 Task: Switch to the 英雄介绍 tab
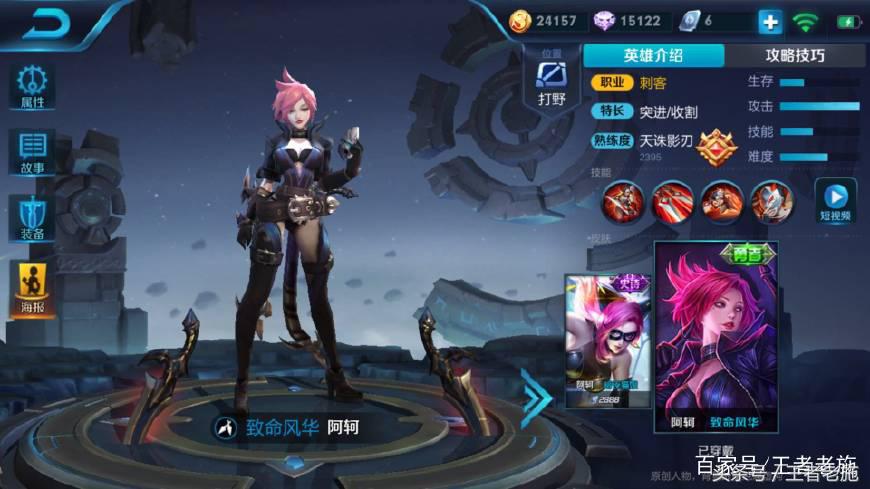point(653,55)
